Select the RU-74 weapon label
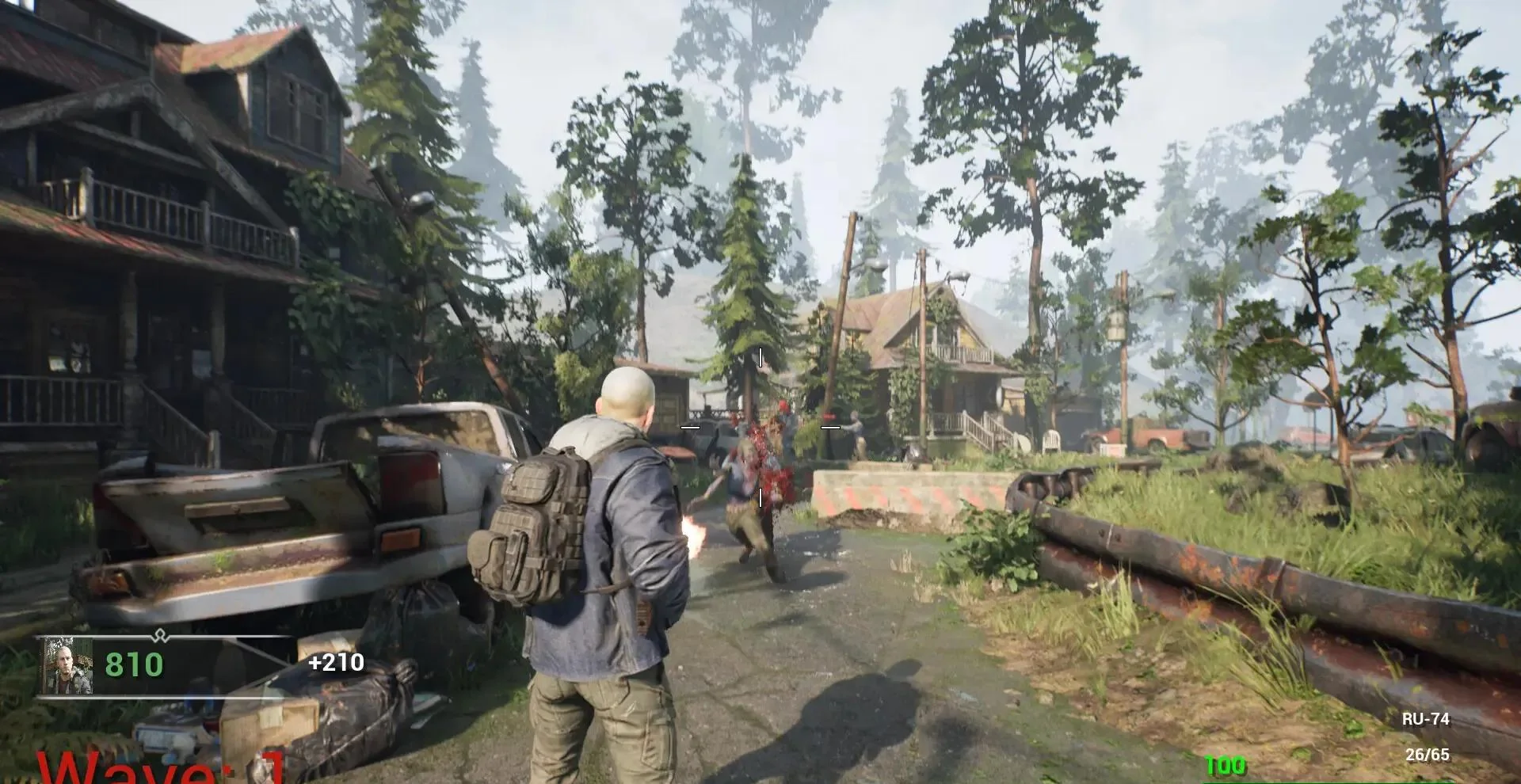 point(1425,719)
